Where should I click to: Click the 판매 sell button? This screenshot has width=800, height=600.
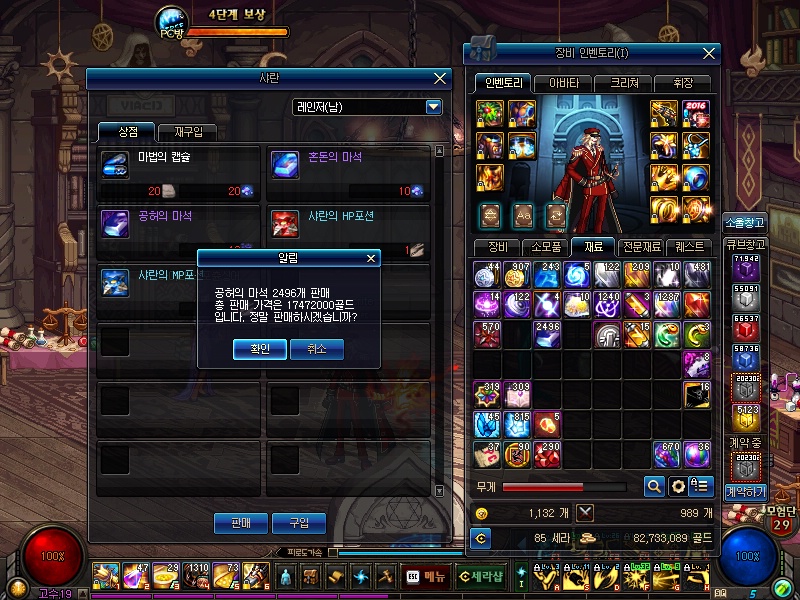pyautogui.click(x=241, y=523)
